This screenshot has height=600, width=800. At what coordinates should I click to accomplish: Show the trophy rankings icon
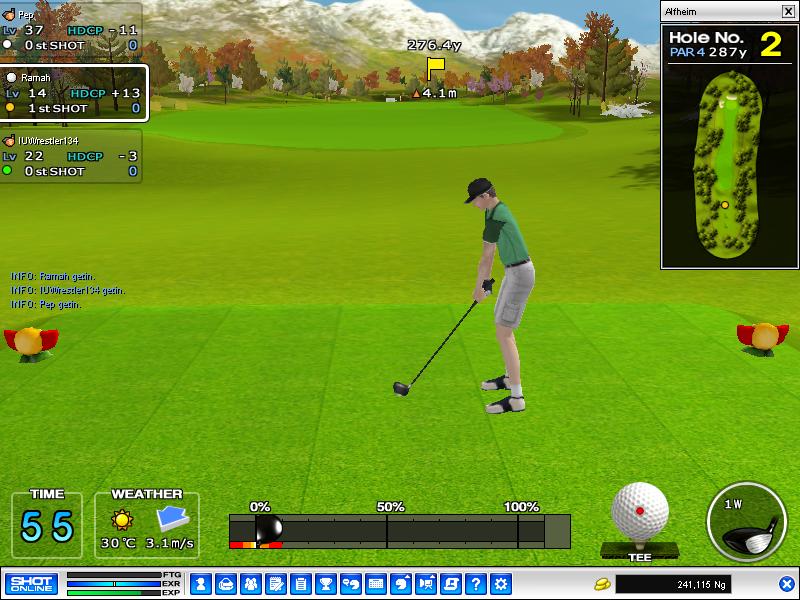click(326, 583)
